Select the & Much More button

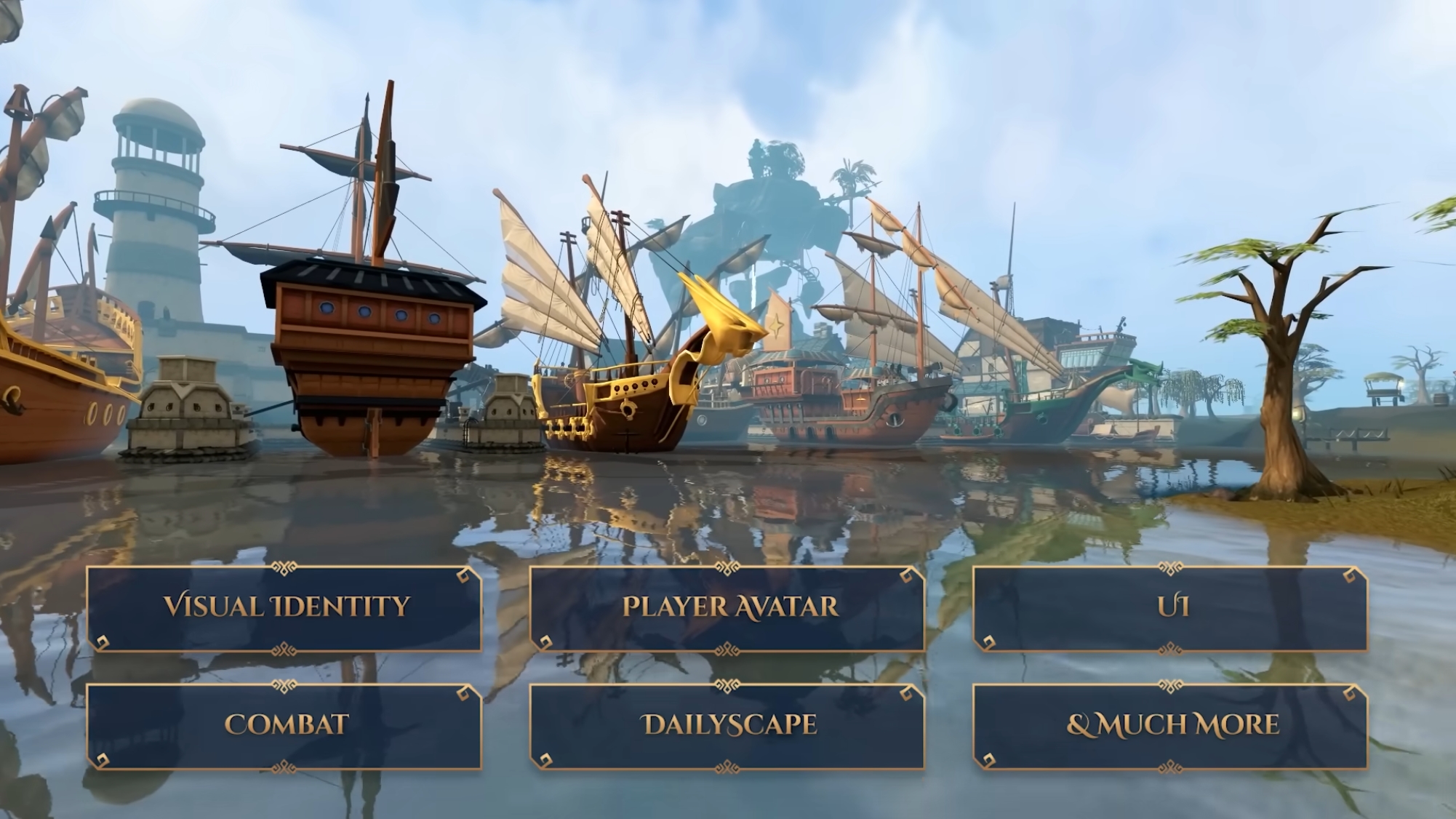[x=1170, y=726]
